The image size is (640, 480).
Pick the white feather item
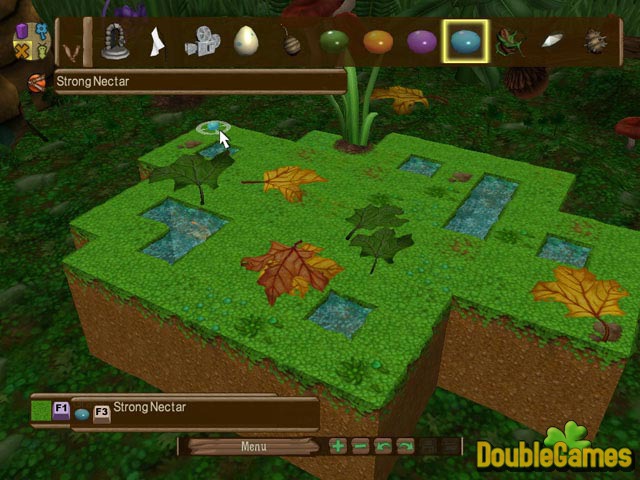point(553,42)
